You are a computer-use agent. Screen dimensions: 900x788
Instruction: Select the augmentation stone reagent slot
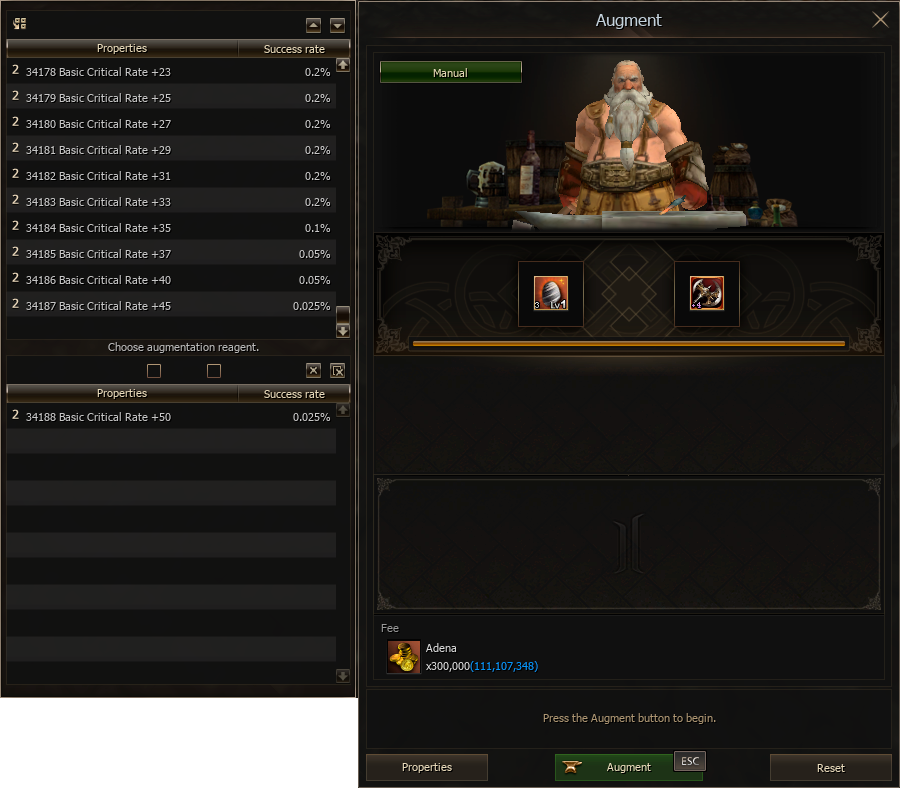tap(551, 293)
